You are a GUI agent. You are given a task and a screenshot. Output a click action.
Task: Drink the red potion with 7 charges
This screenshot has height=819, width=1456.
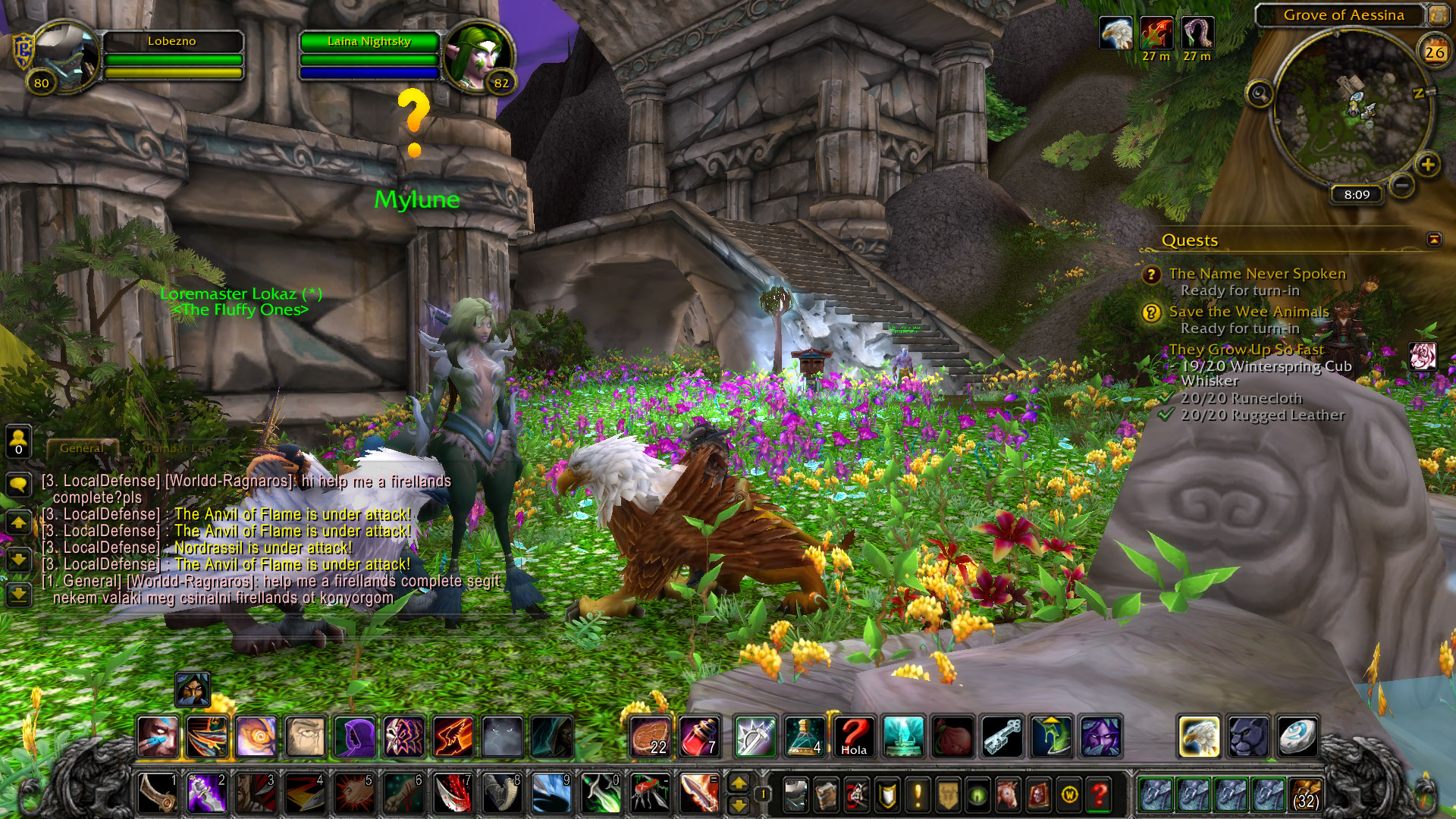pyautogui.click(x=699, y=736)
